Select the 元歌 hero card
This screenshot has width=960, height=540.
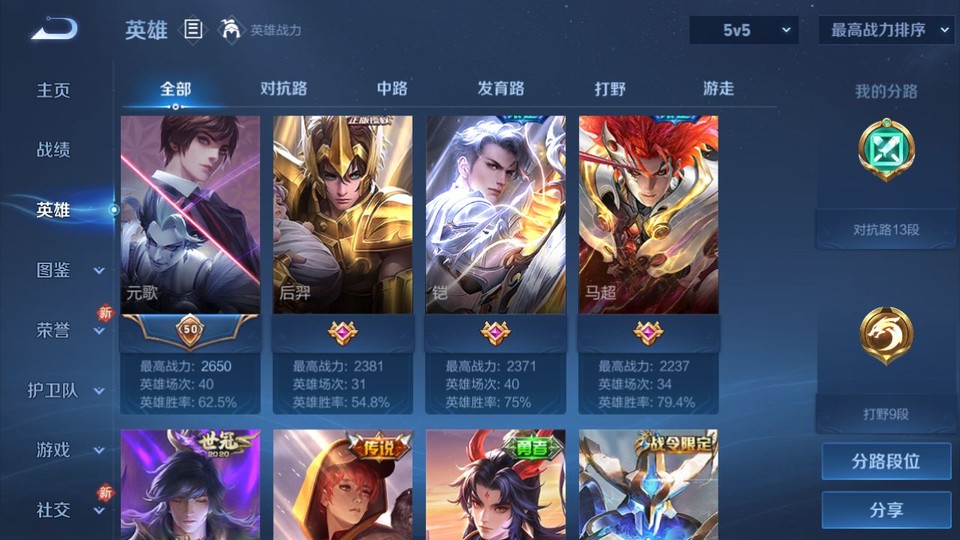[190, 215]
